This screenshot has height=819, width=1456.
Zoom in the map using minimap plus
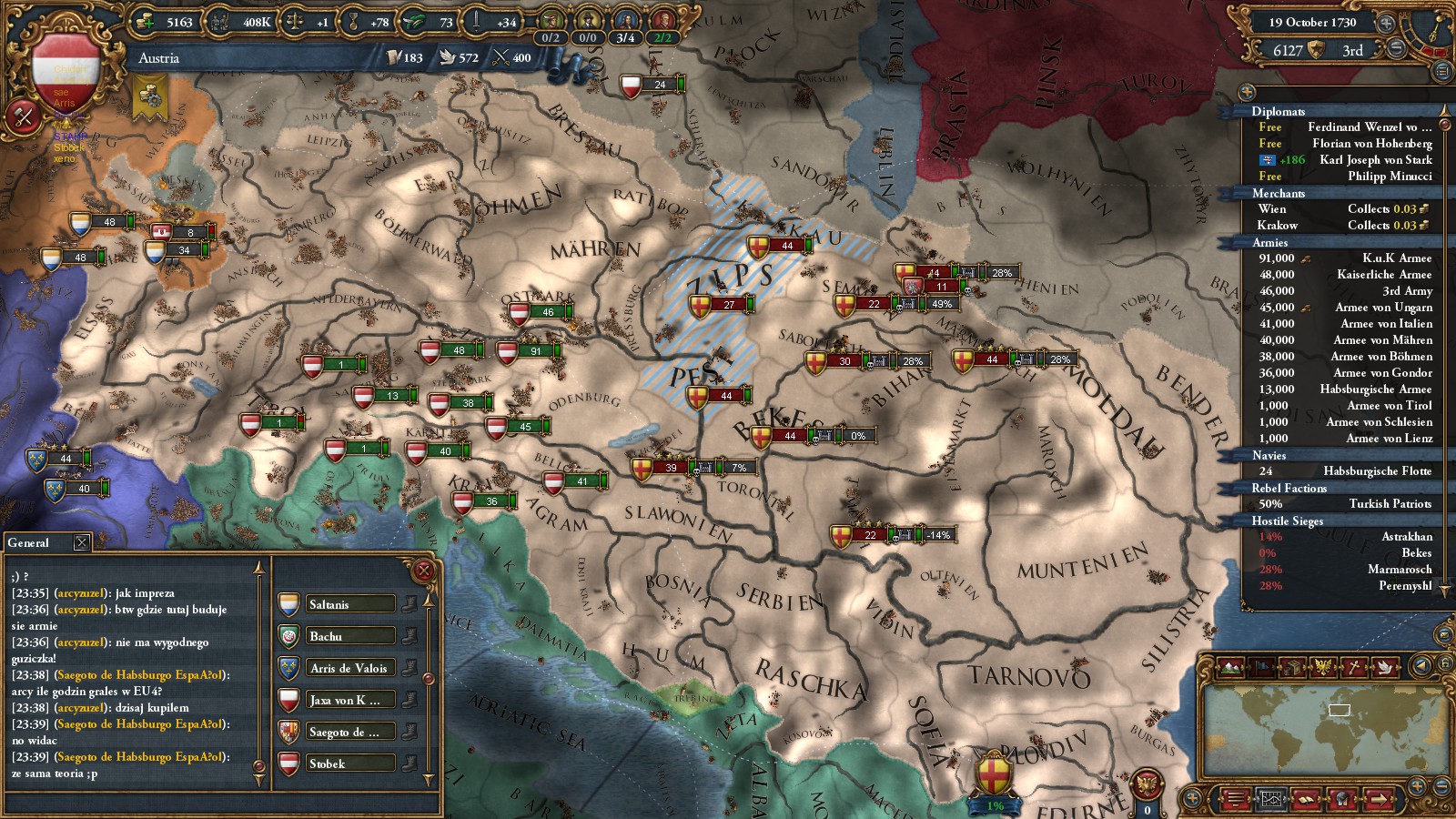[x=1417, y=785]
